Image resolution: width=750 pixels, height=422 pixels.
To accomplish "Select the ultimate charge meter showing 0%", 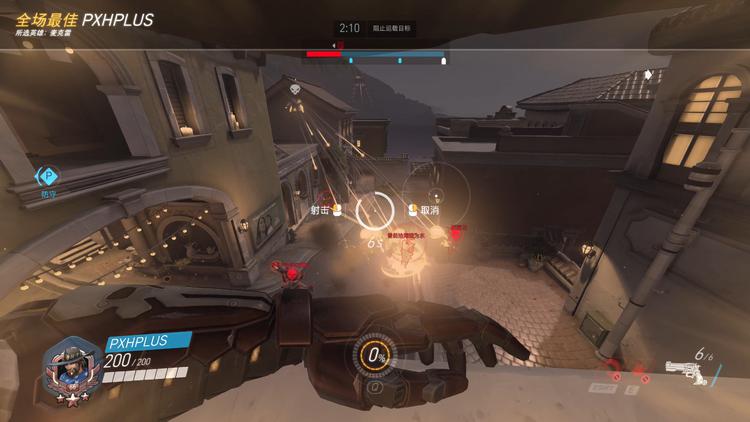I will coord(377,354).
